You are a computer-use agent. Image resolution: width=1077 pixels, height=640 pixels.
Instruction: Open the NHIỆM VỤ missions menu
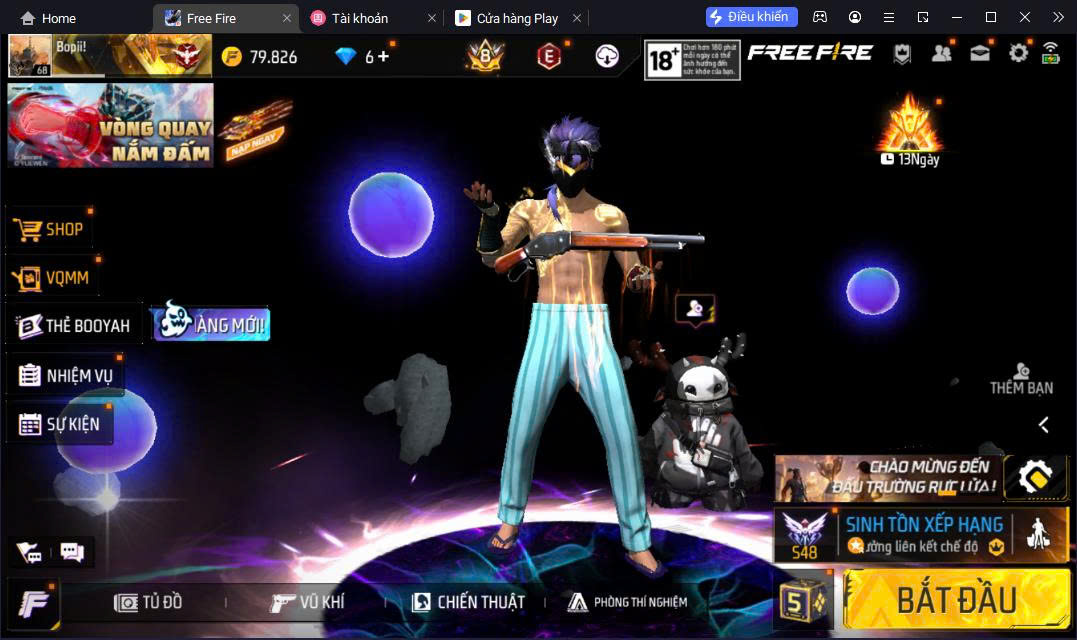pos(67,376)
